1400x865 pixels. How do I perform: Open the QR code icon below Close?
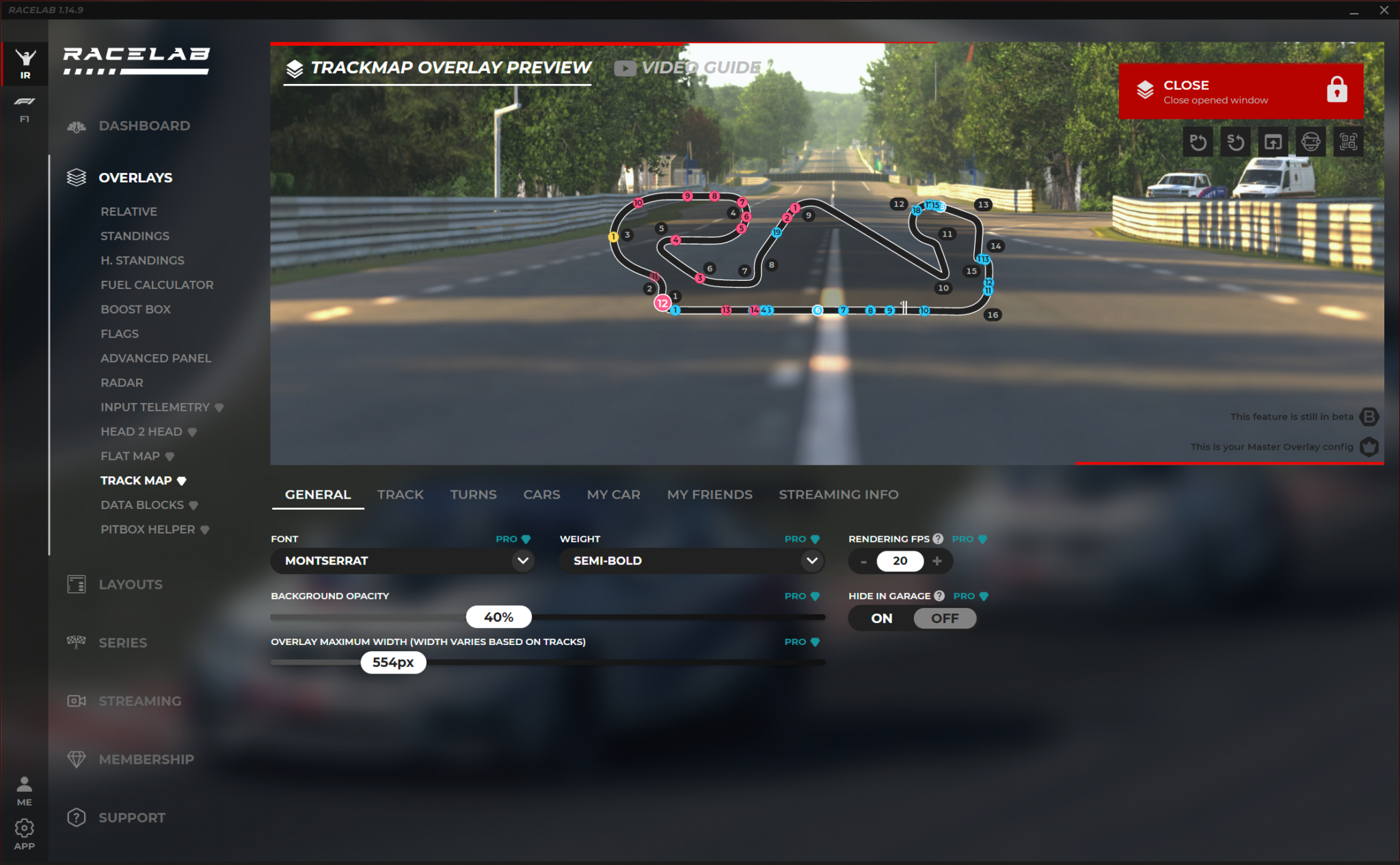1349,141
